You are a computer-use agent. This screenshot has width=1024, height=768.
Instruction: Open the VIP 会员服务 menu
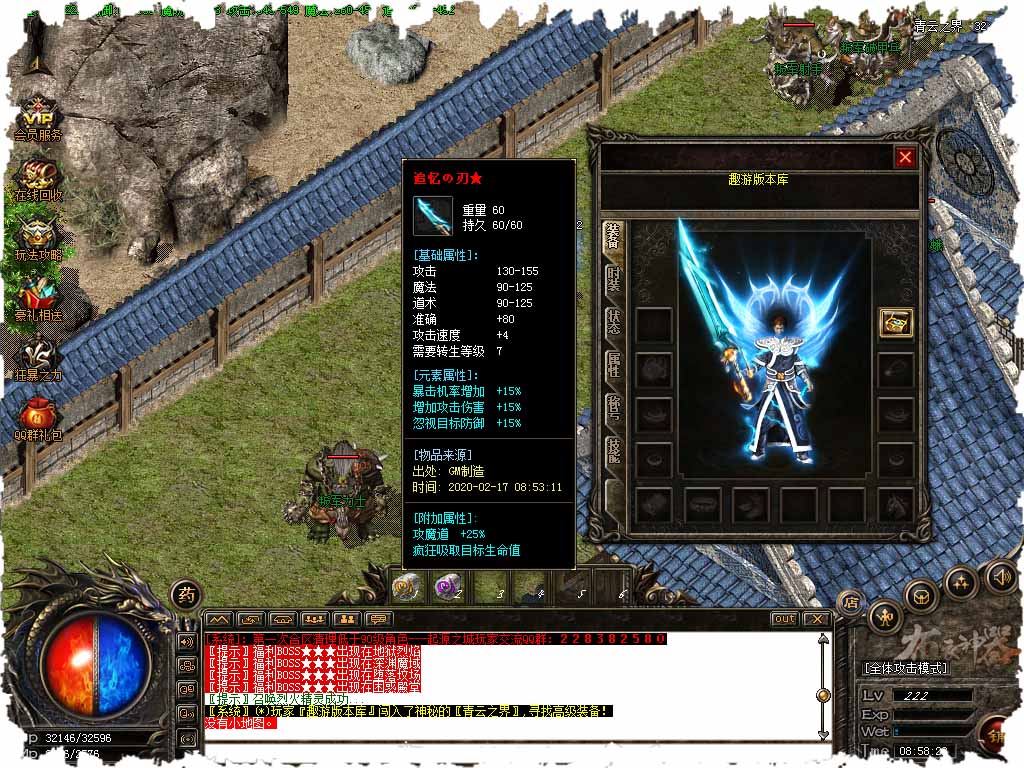[x=38, y=117]
